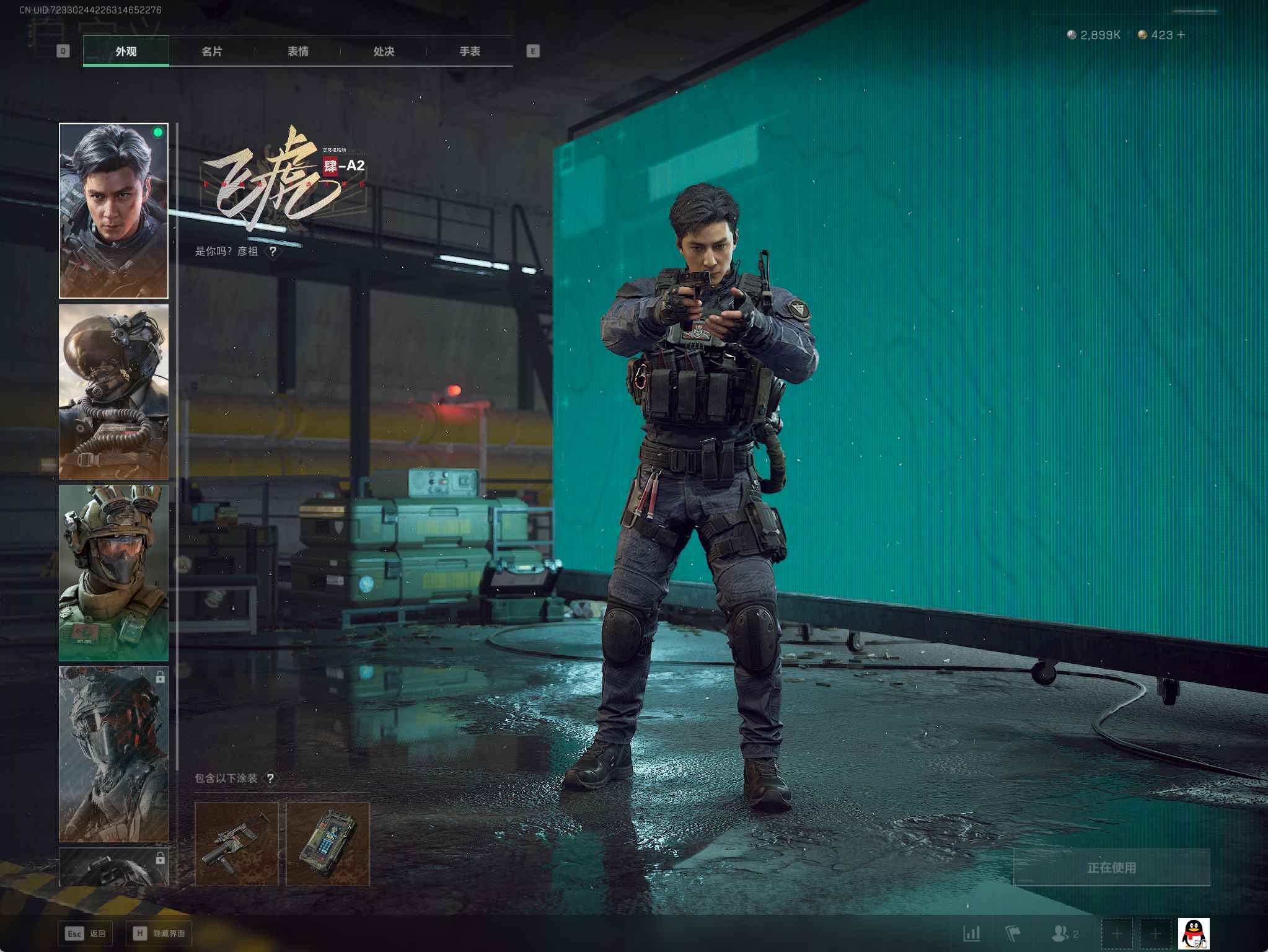
Task: Click the 返回 back button
Action: click(86, 933)
